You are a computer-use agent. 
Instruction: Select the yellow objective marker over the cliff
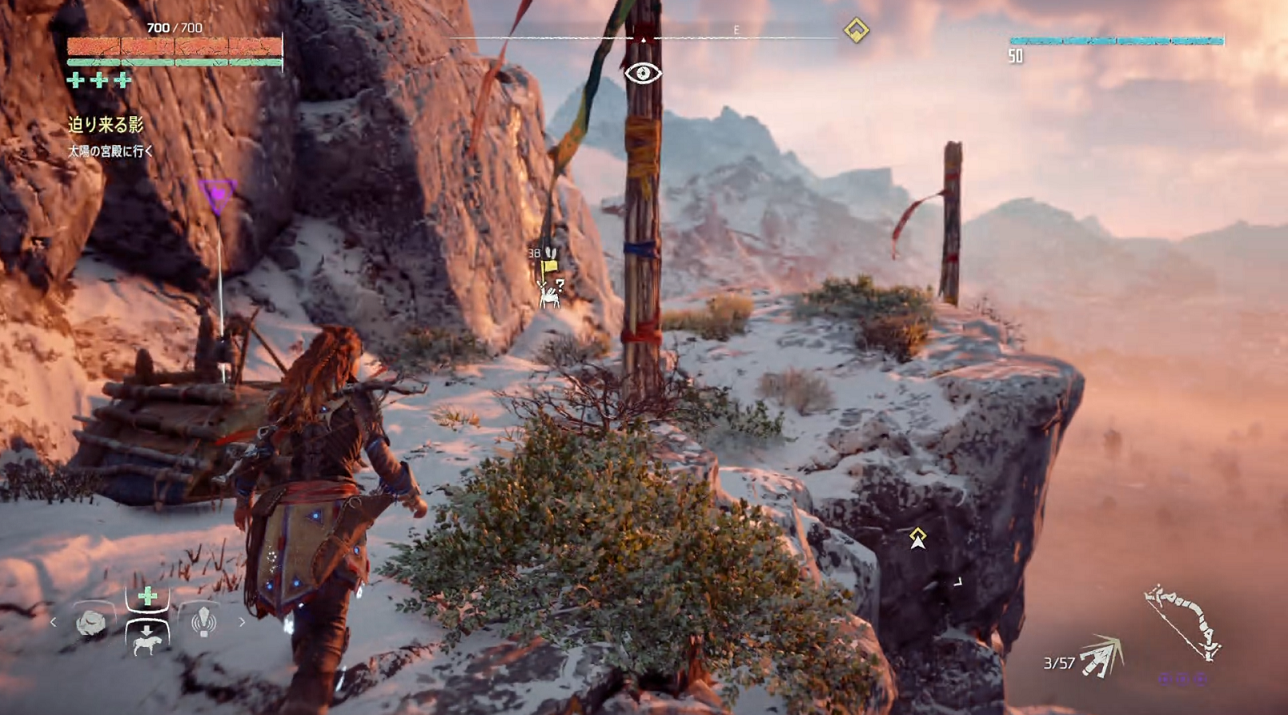click(x=918, y=538)
